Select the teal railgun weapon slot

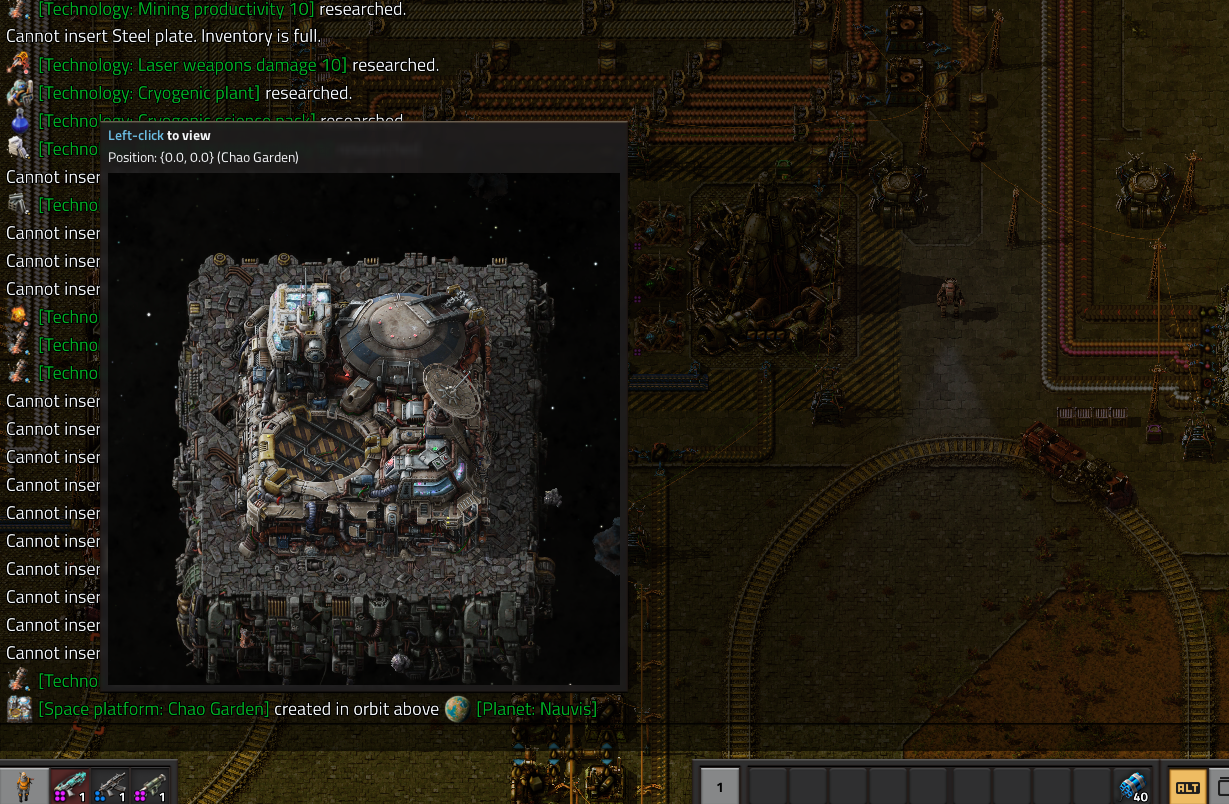(70, 786)
